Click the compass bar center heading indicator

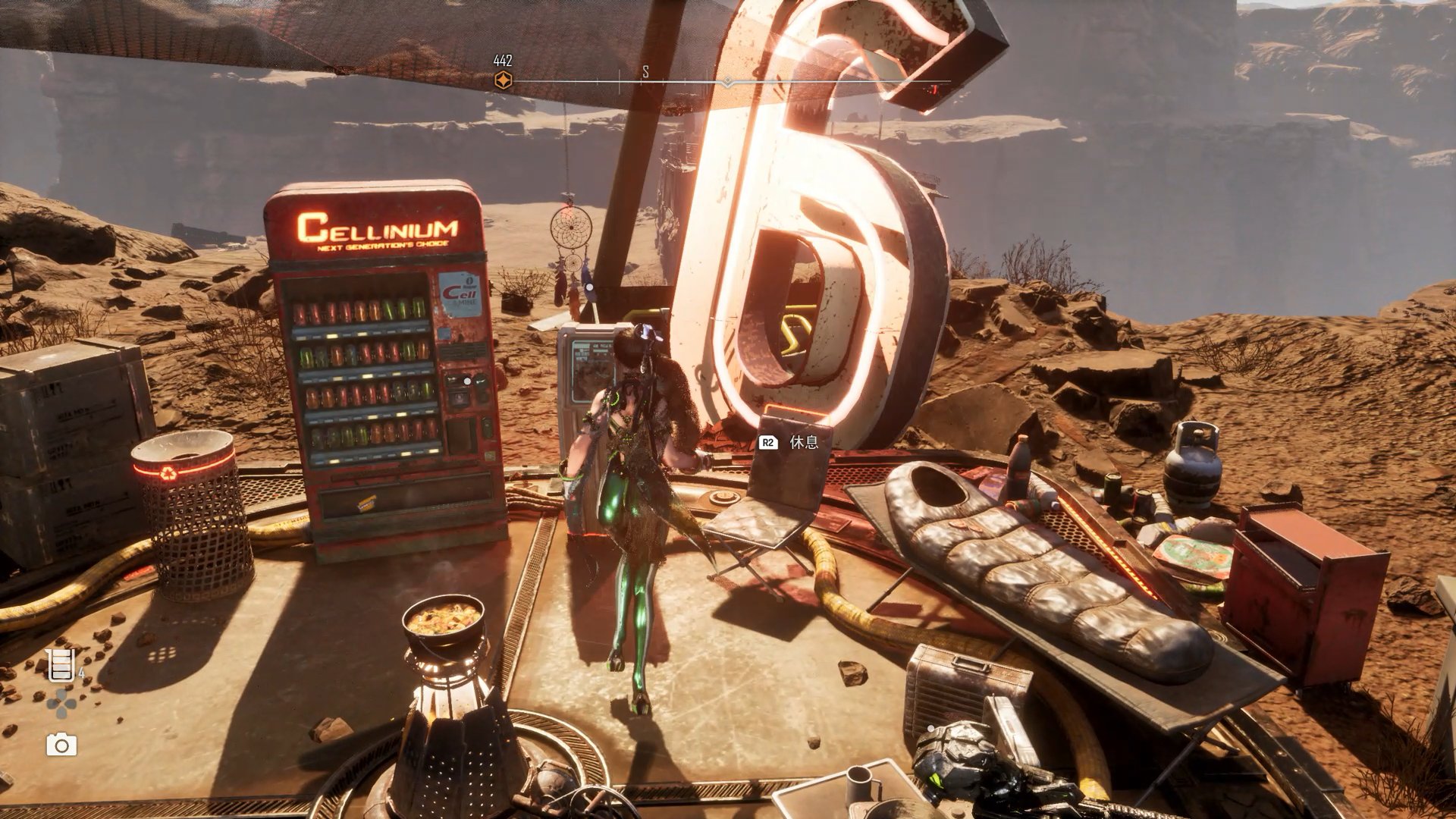click(x=727, y=81)
